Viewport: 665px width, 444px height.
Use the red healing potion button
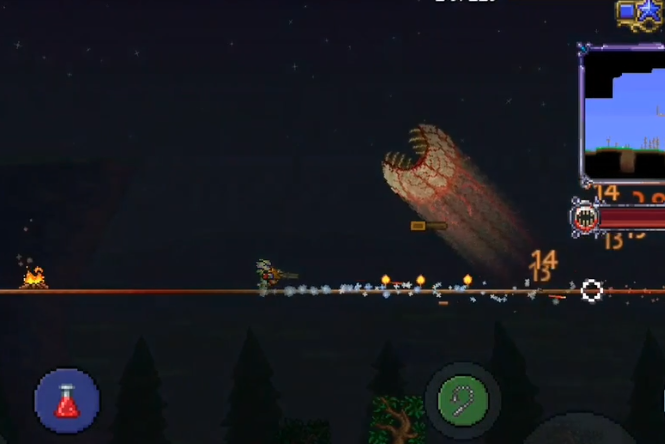tap(67, 401)
